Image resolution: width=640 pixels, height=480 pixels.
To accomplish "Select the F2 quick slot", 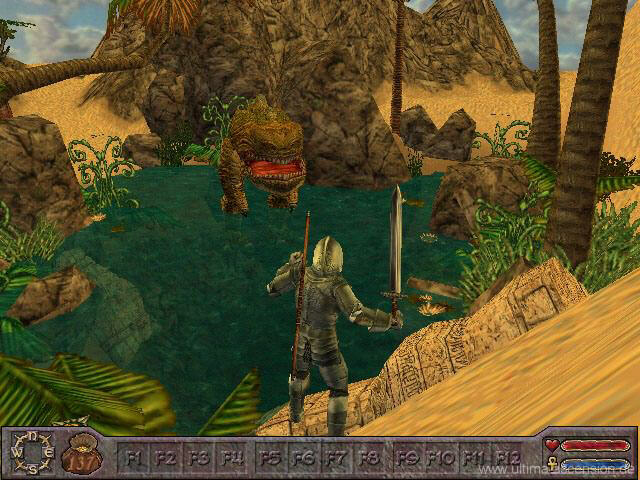I will point(166,457).
